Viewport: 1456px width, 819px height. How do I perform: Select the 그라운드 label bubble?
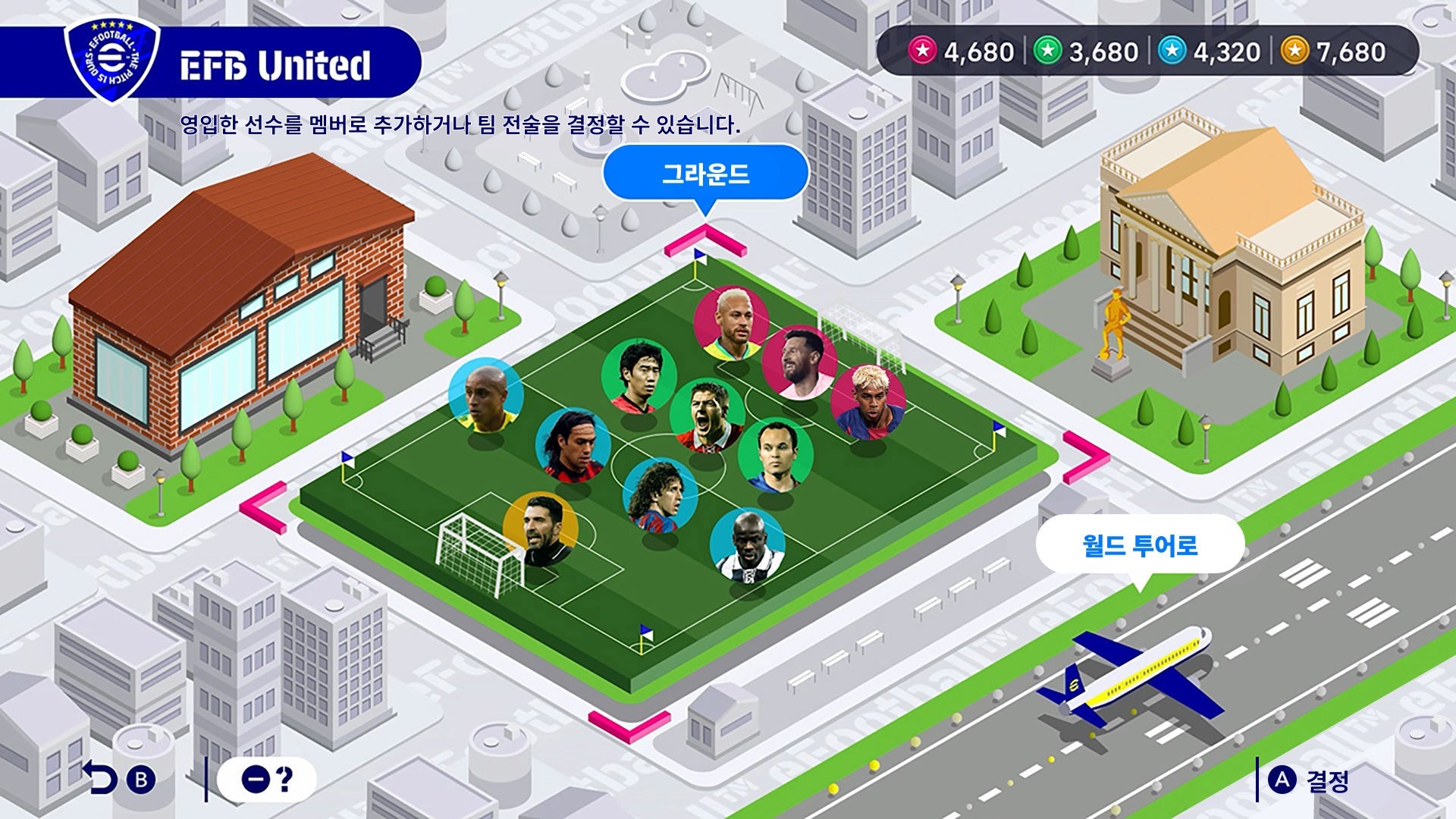coord(705,174)
